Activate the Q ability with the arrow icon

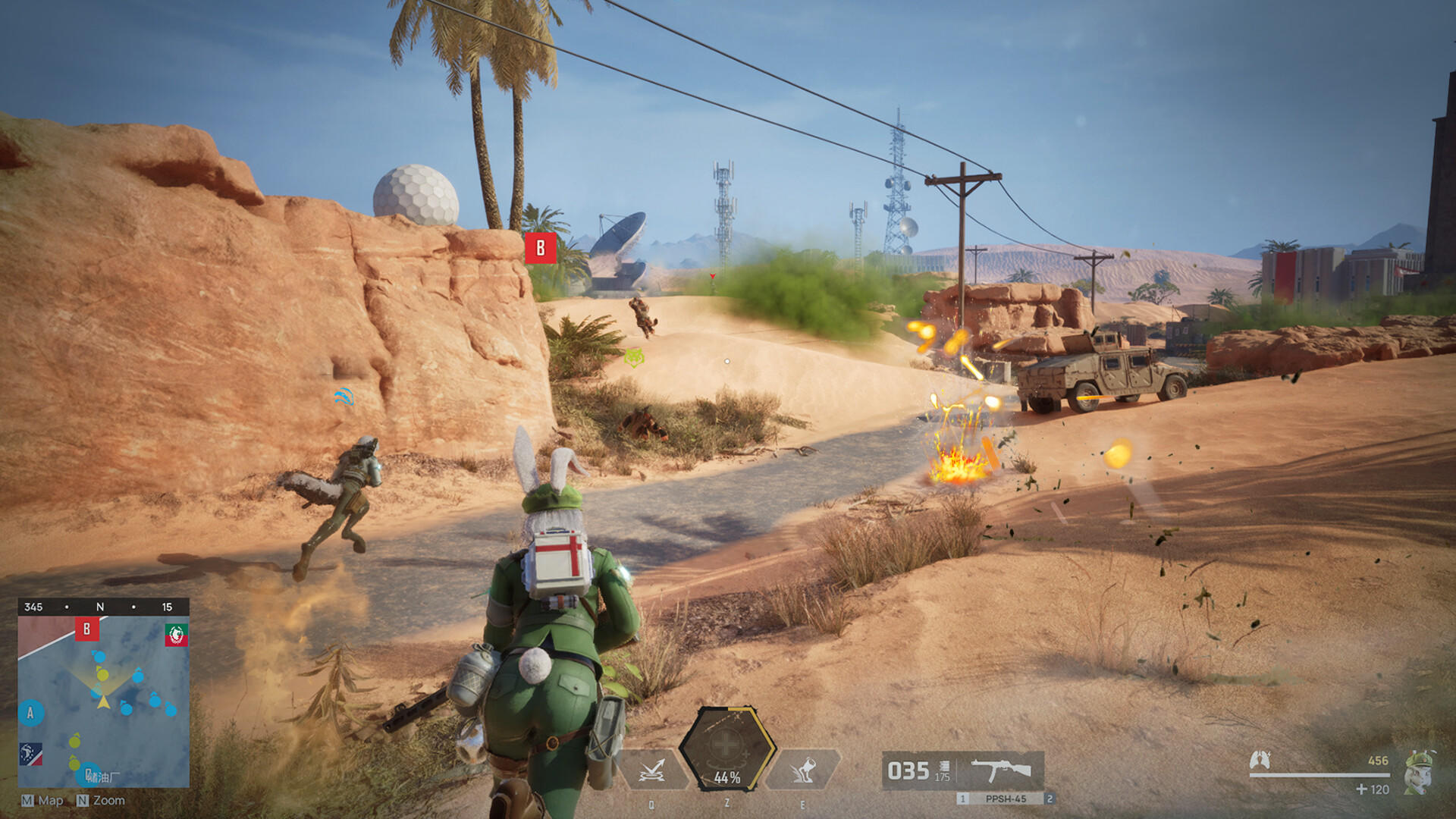coord(652,771)
